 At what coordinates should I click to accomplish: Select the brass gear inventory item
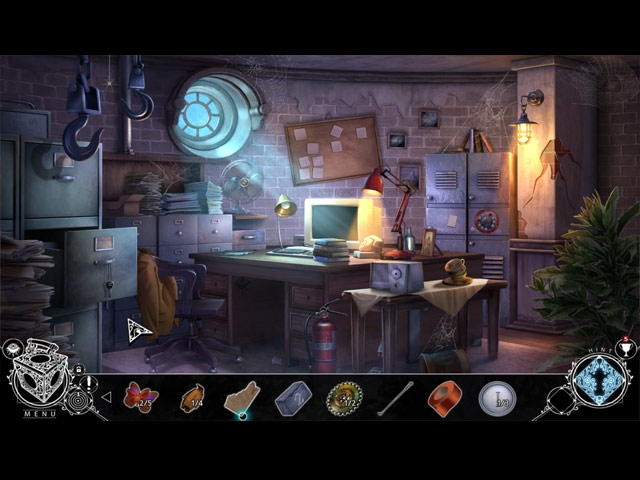click(344, 398)
